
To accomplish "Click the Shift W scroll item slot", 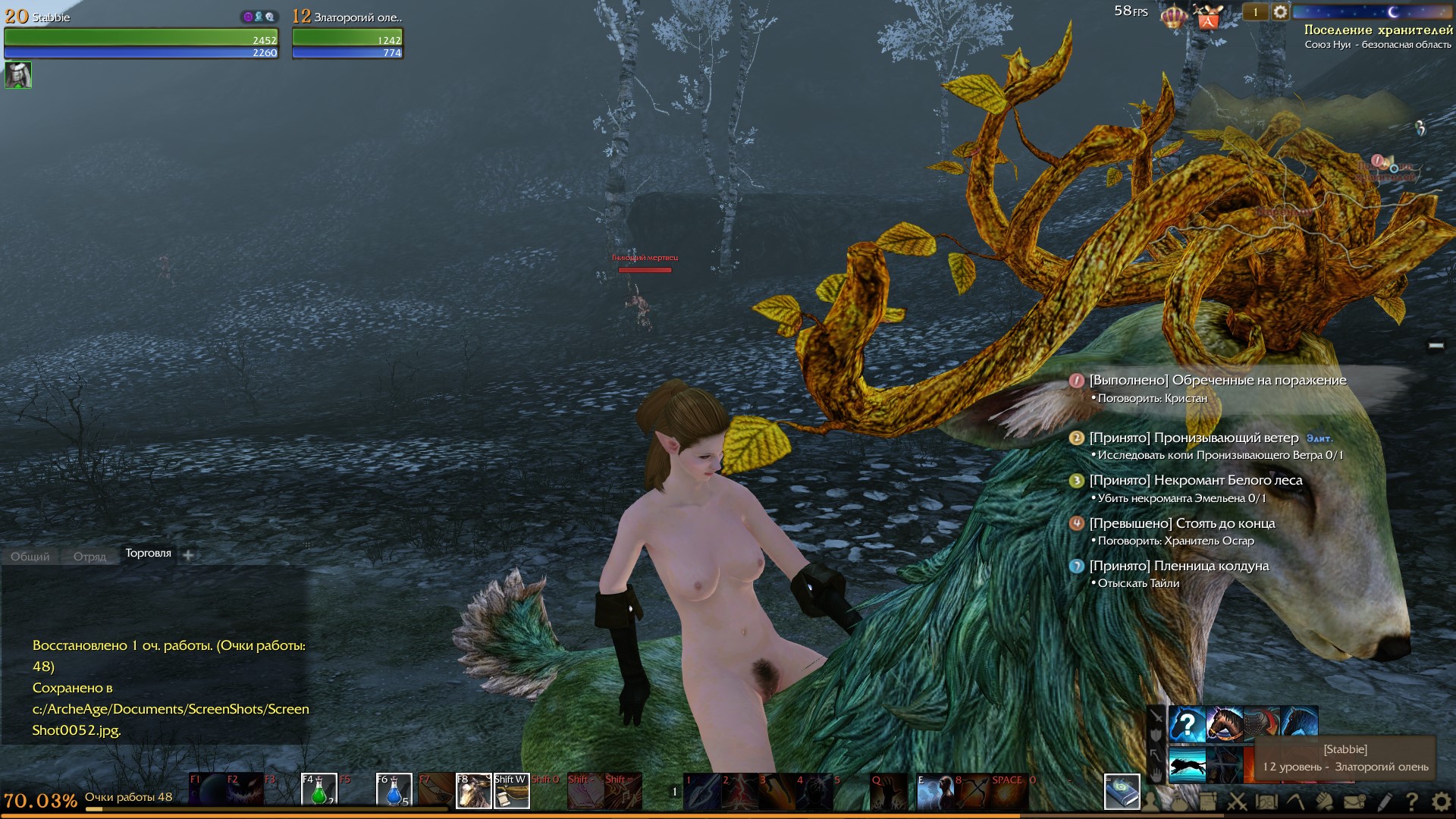I will pos(511,790).
